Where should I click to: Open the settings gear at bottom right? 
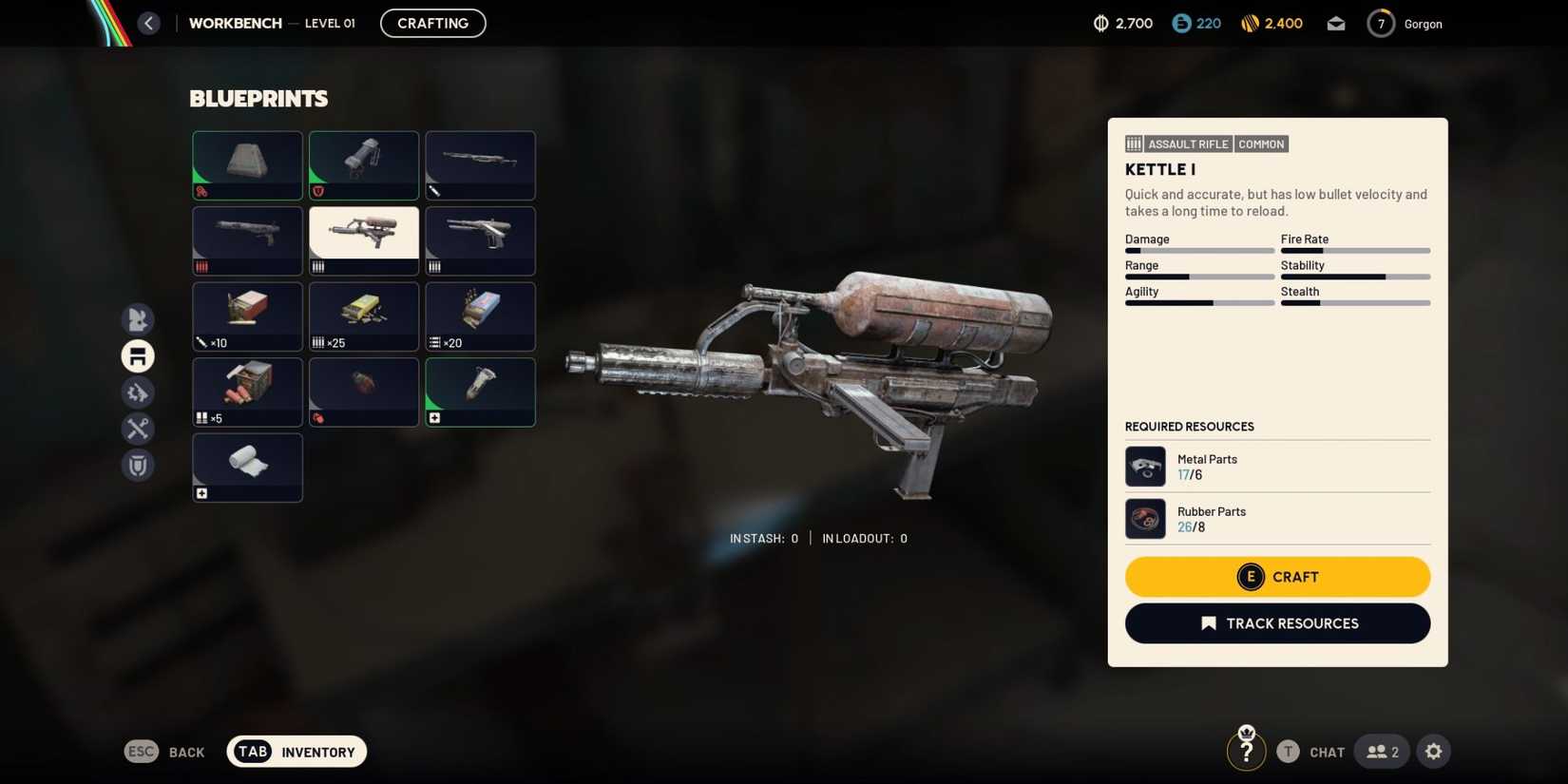pyautogui.click(x=1433, y=751)
